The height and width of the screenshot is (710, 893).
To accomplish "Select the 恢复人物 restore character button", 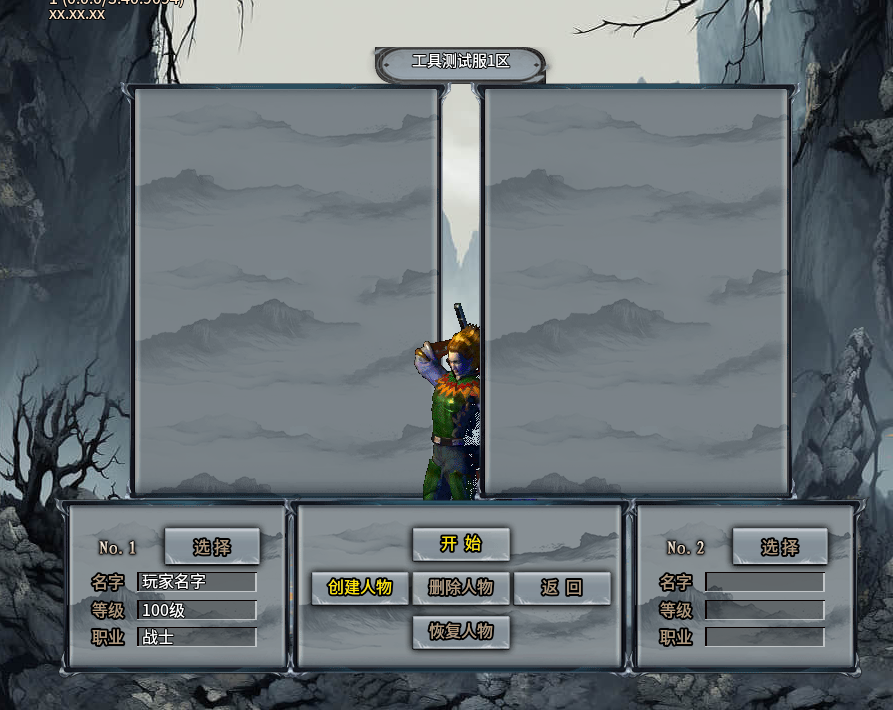I will [x=461, y=632].
